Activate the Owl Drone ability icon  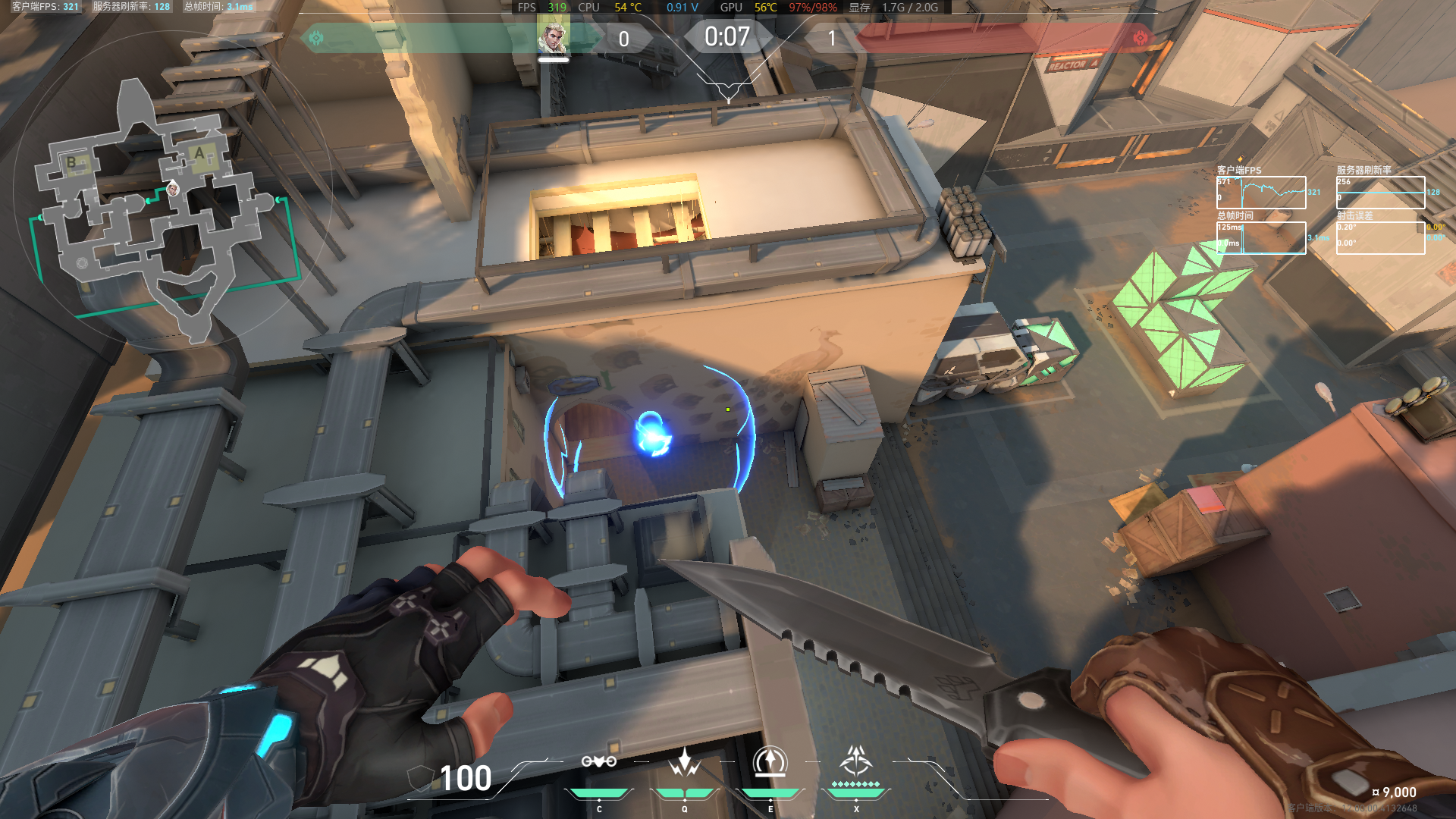pyautogui.click(x=598, y=762)
